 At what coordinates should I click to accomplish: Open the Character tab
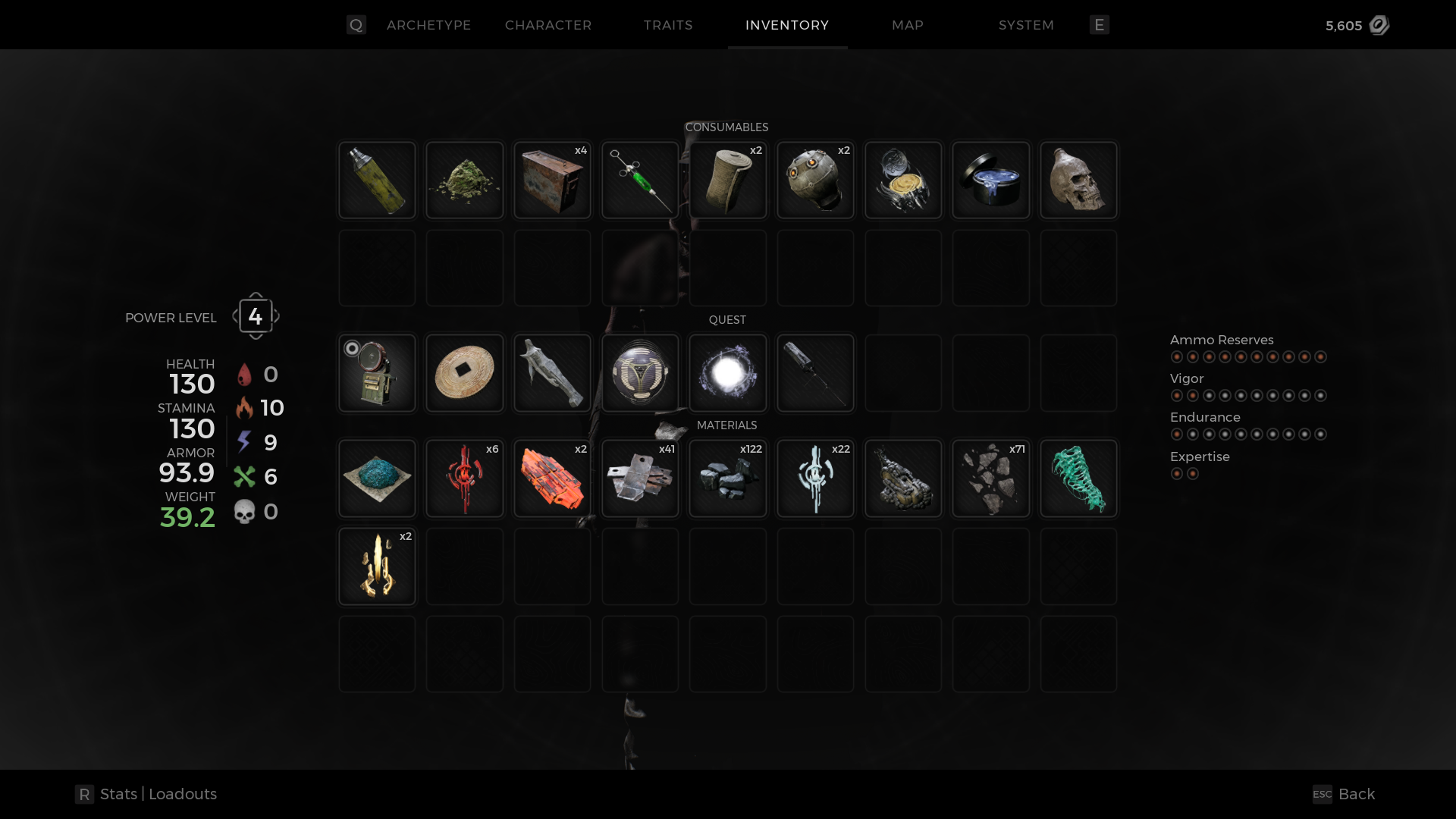548,25
